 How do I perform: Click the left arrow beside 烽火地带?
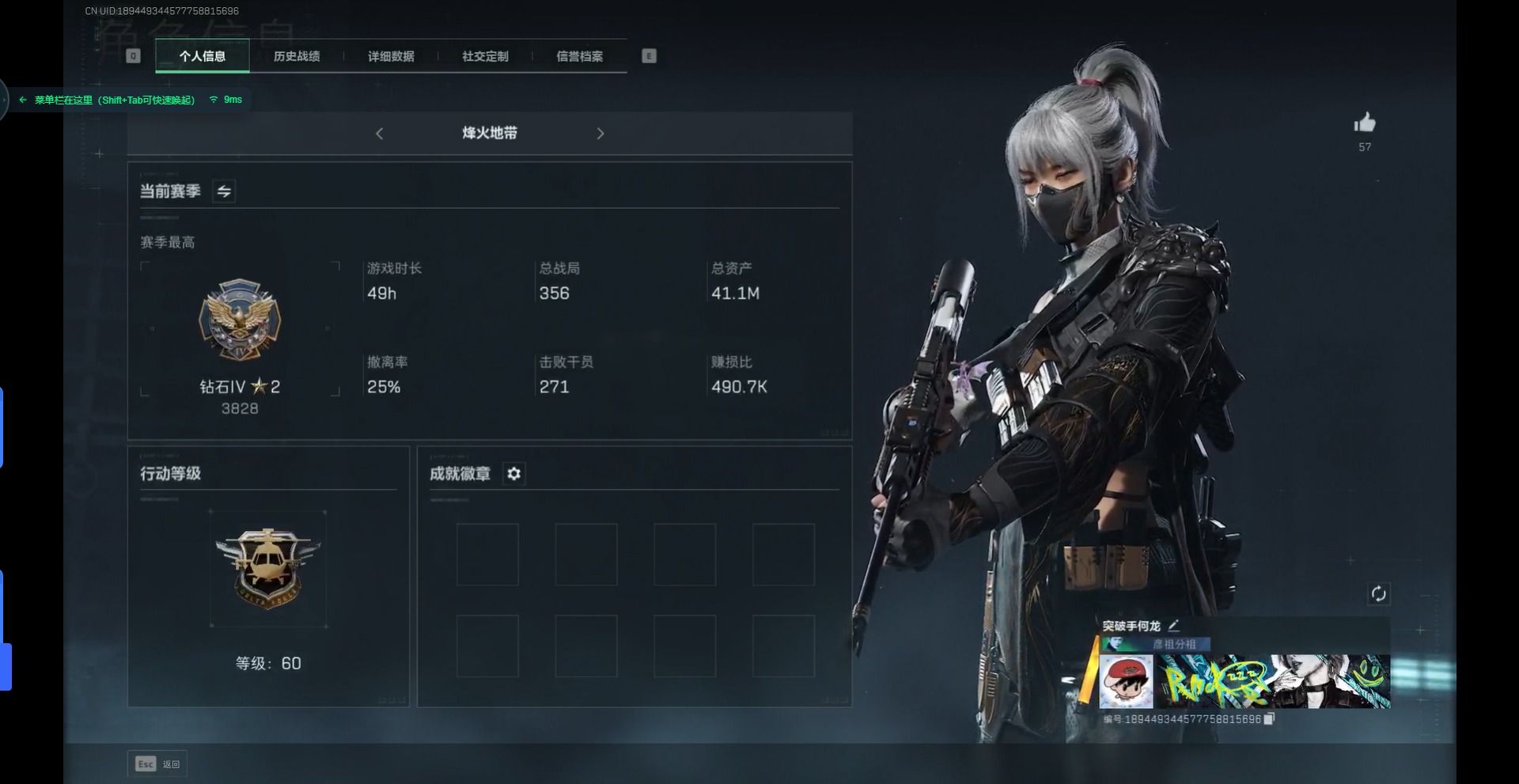point(380,134)
